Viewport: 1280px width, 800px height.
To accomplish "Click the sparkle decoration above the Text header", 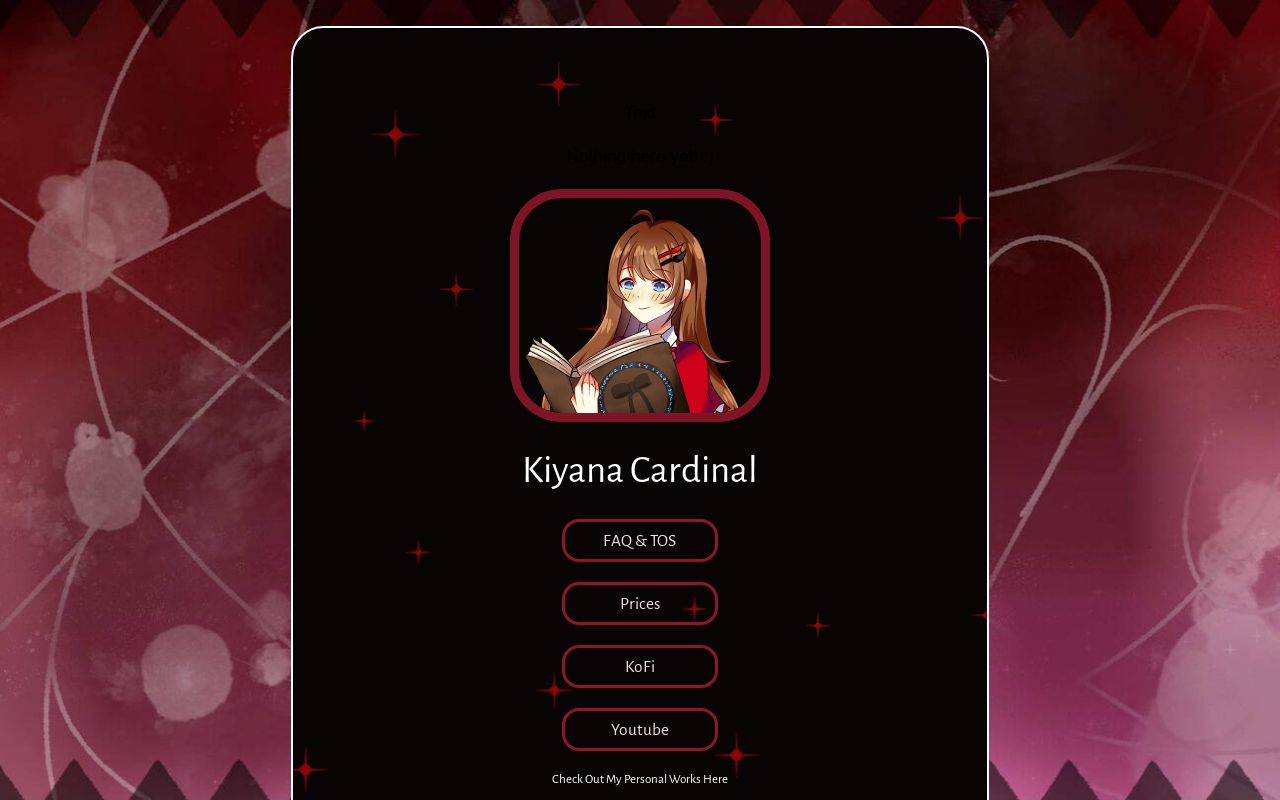I will click(x=557, y=82).
